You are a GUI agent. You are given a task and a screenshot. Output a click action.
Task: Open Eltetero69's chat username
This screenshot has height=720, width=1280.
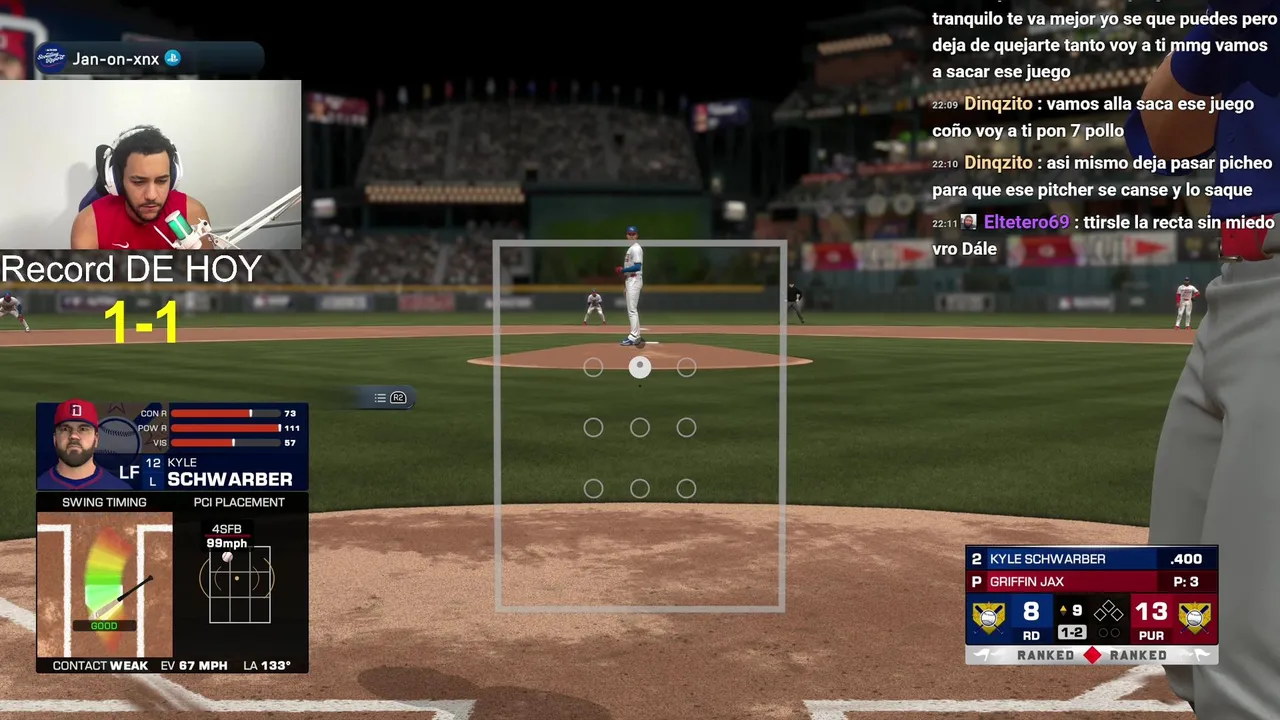[1026, 222]
